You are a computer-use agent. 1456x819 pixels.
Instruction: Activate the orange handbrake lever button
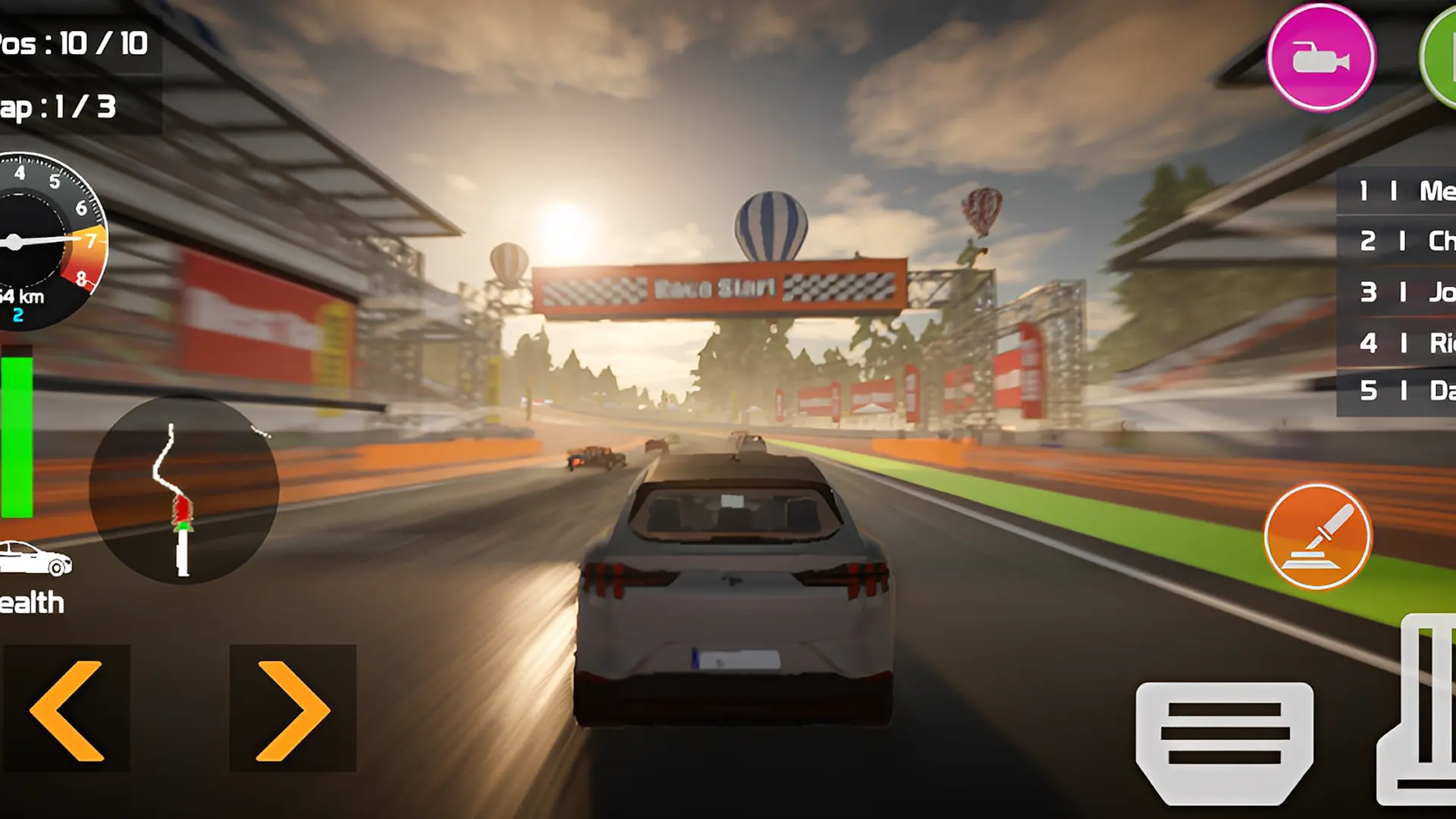coord(1317,537)
